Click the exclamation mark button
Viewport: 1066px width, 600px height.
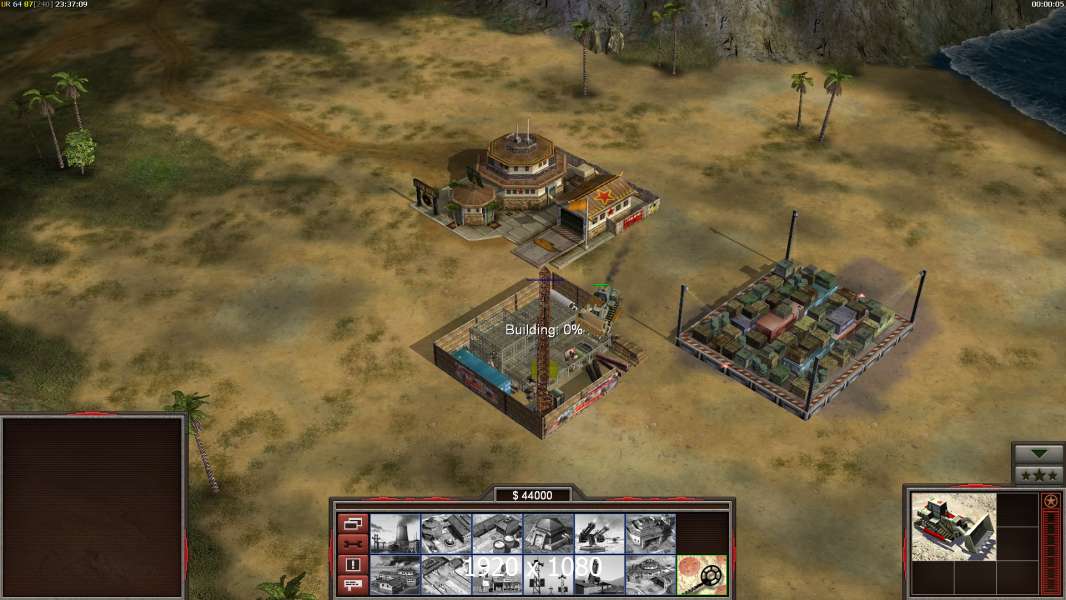tap(353, 565)
